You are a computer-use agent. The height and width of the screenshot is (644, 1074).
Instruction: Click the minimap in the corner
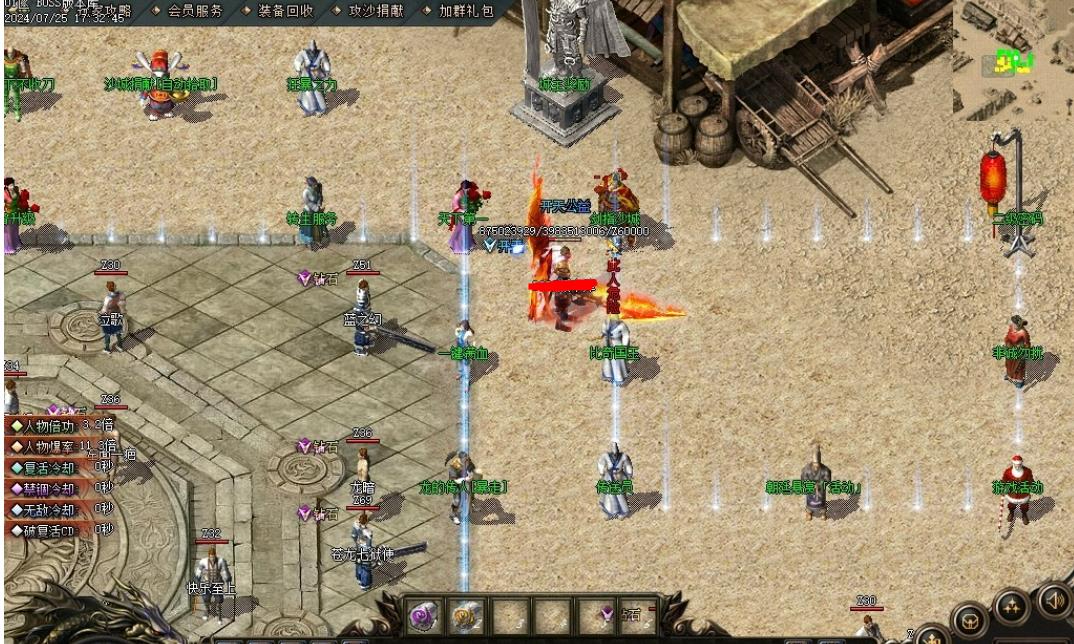tap(1012, 58)
